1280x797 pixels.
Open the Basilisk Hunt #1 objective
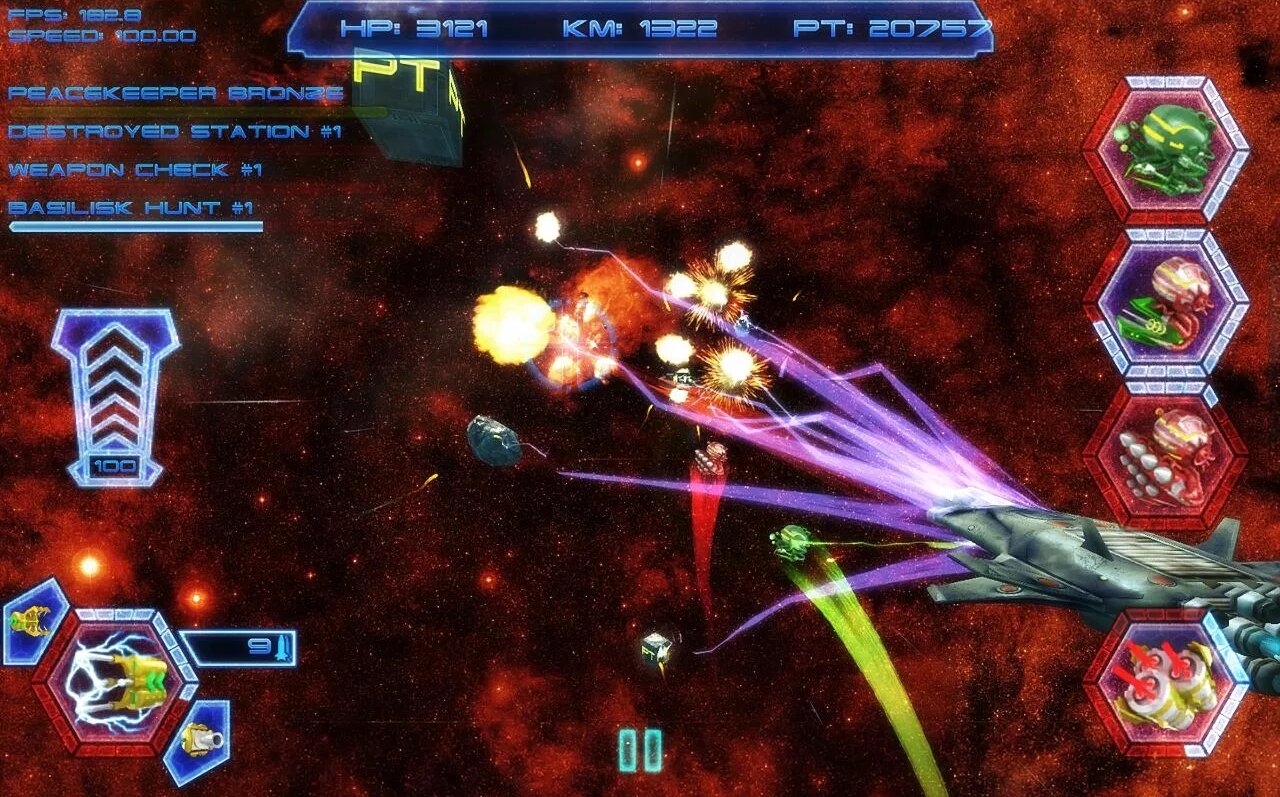(x=131, y=208)
